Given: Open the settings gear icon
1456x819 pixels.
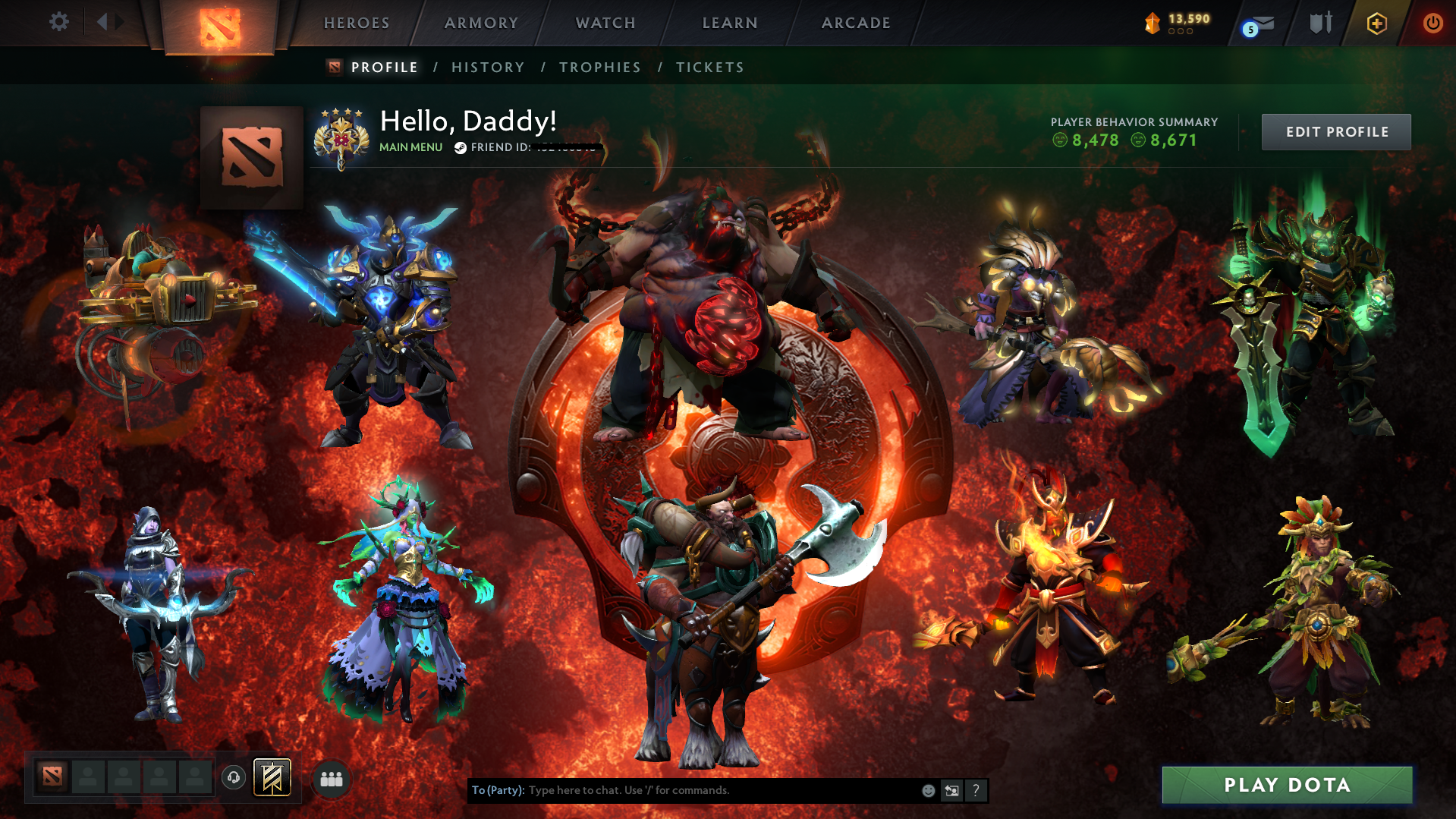Looking at the screenshot, I should coord(58,22).
